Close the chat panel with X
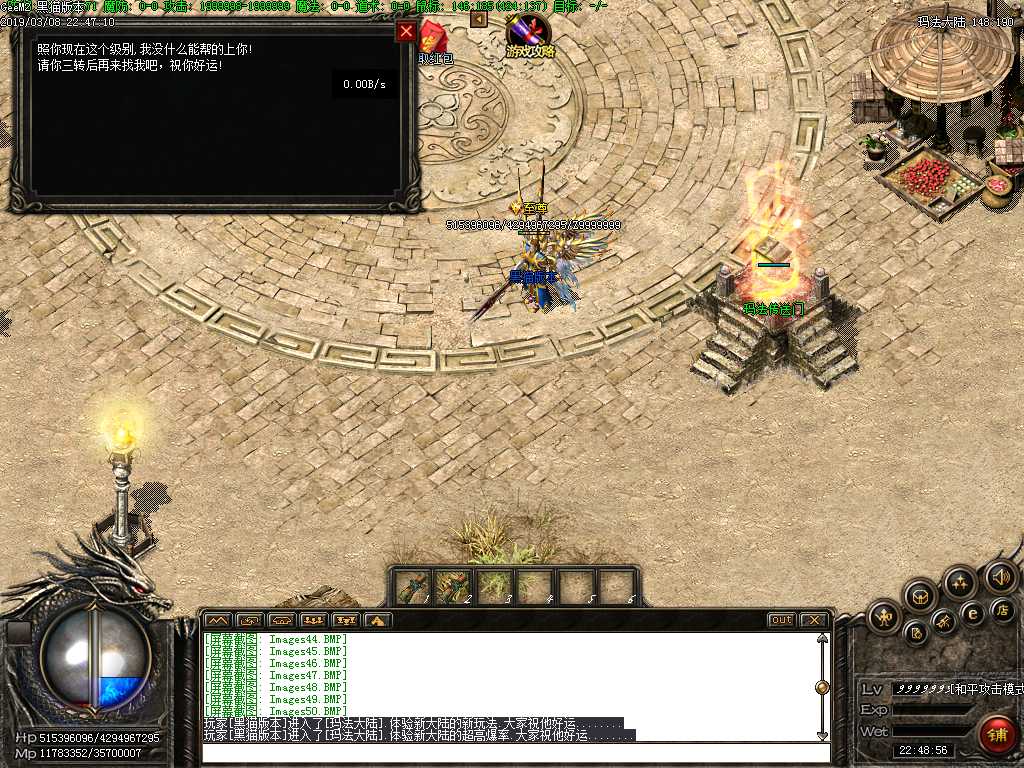Screen dimensions: 1024x768 coord(814,620)
